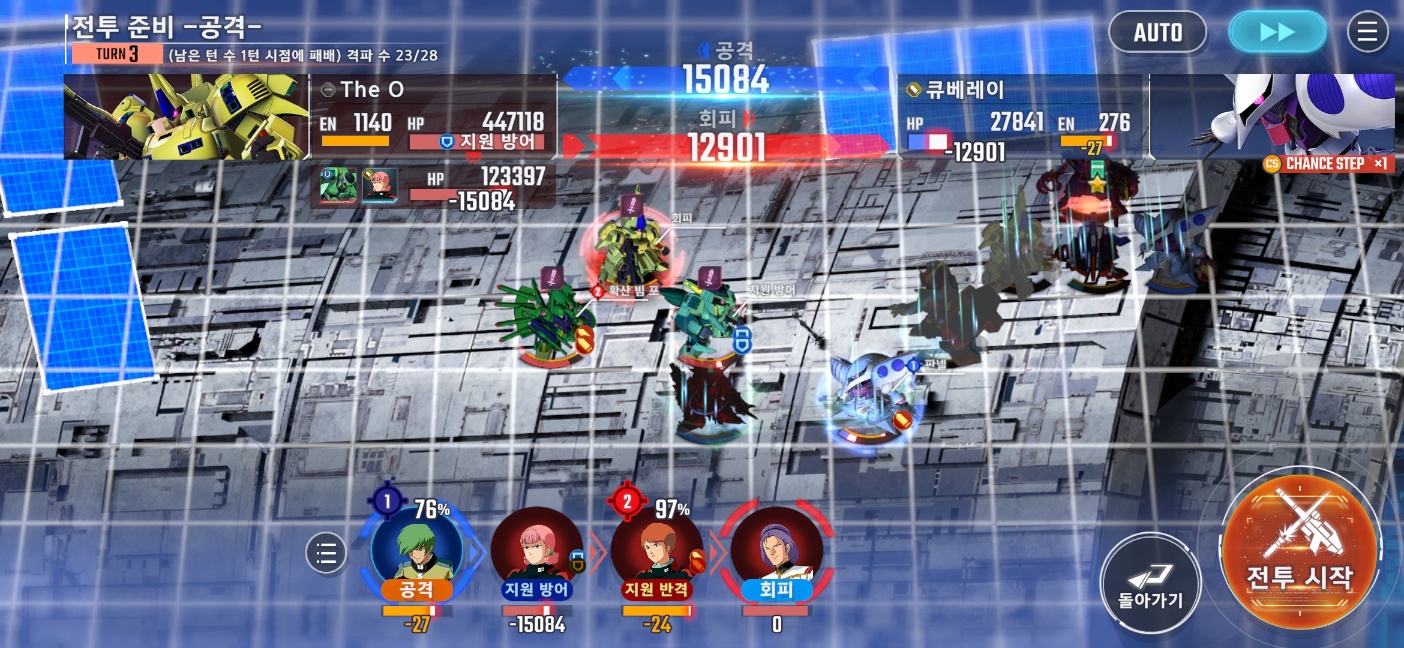
Task: View The O unit portrait panel
Action: pos(187,117)
